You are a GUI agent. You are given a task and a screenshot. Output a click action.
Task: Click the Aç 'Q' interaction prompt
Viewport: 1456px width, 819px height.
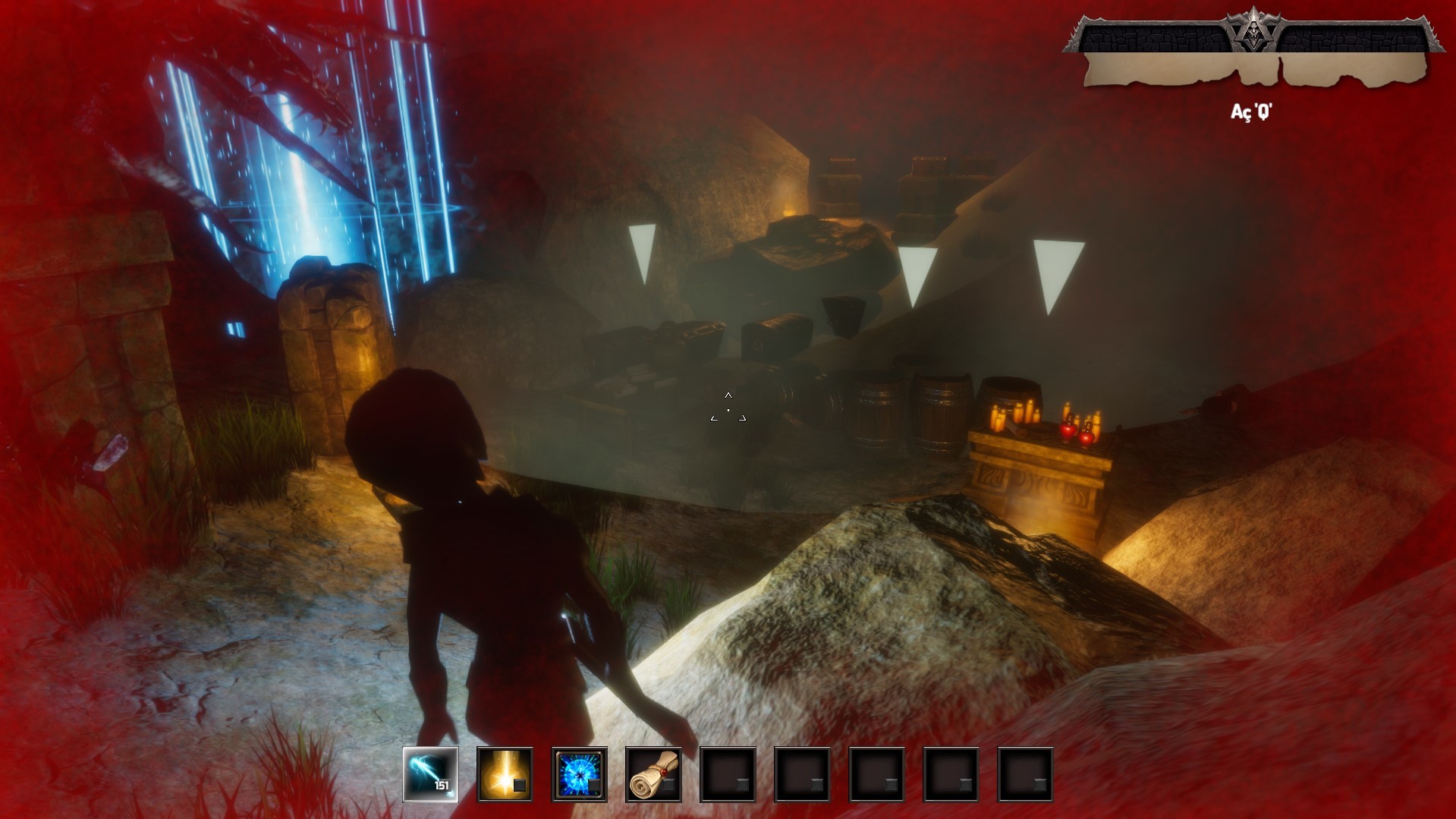tap(1251, 112)
